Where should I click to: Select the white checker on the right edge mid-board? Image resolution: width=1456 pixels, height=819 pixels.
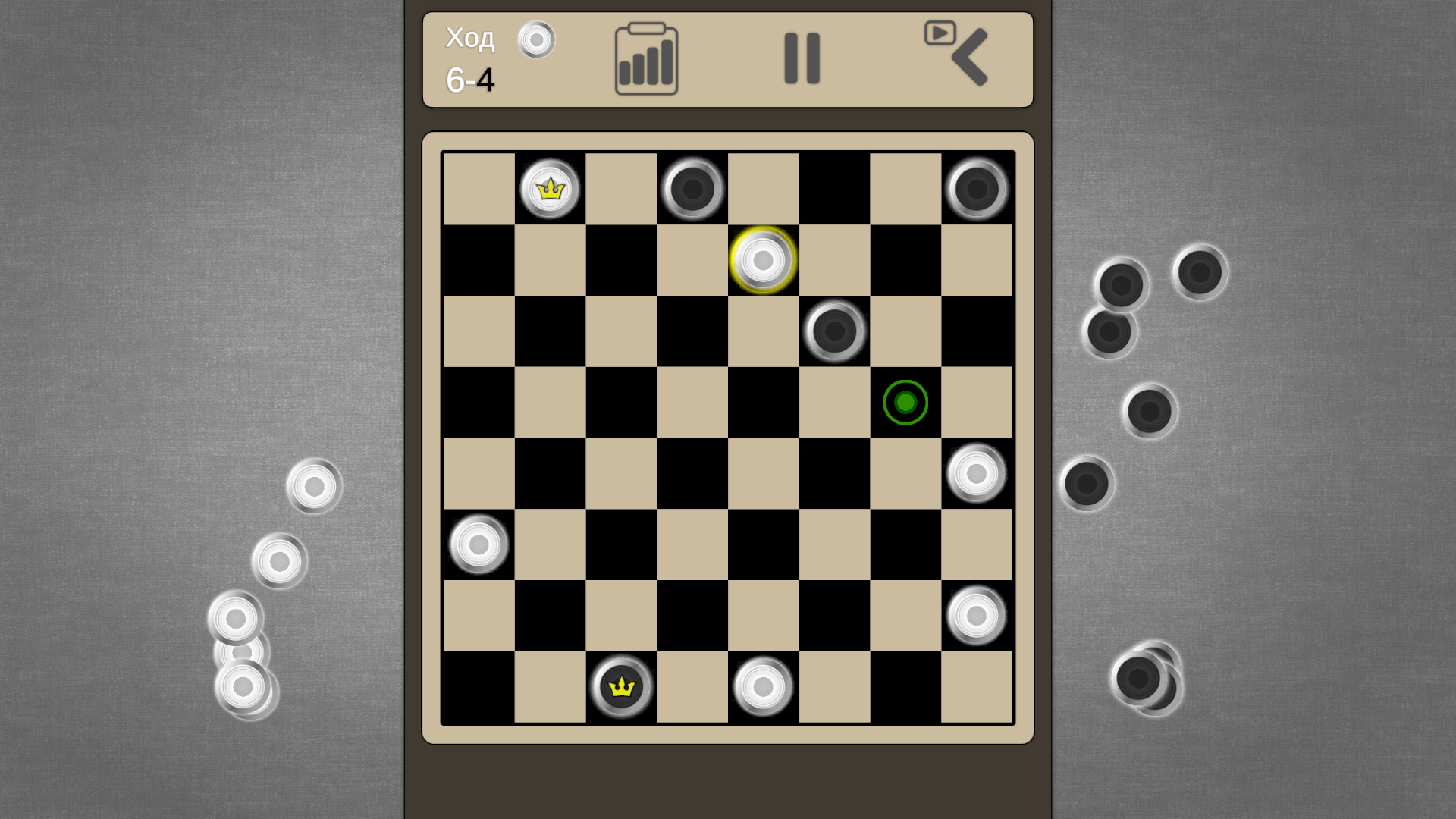[976, 473]
